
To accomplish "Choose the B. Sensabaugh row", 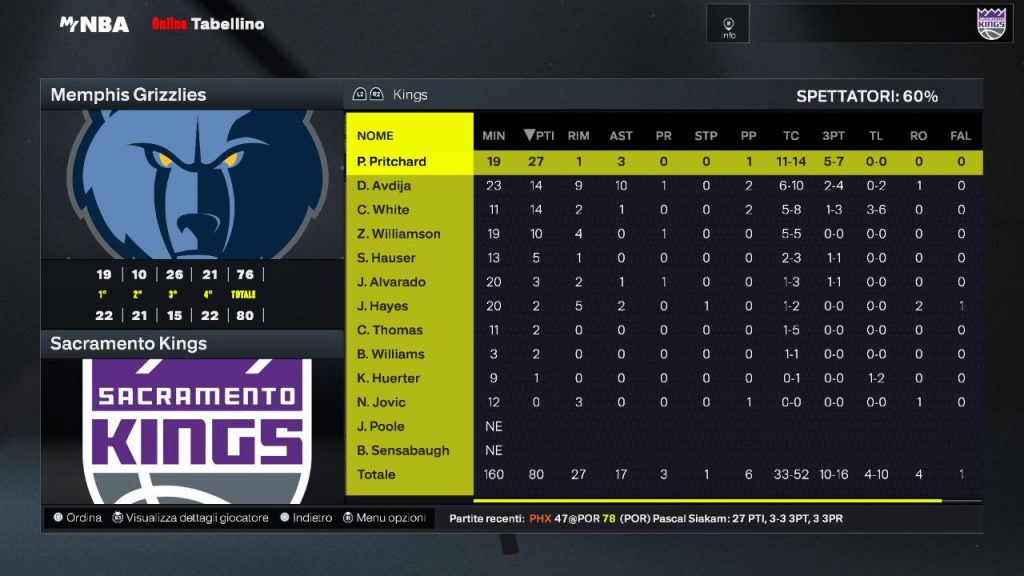I will point(403,450).
